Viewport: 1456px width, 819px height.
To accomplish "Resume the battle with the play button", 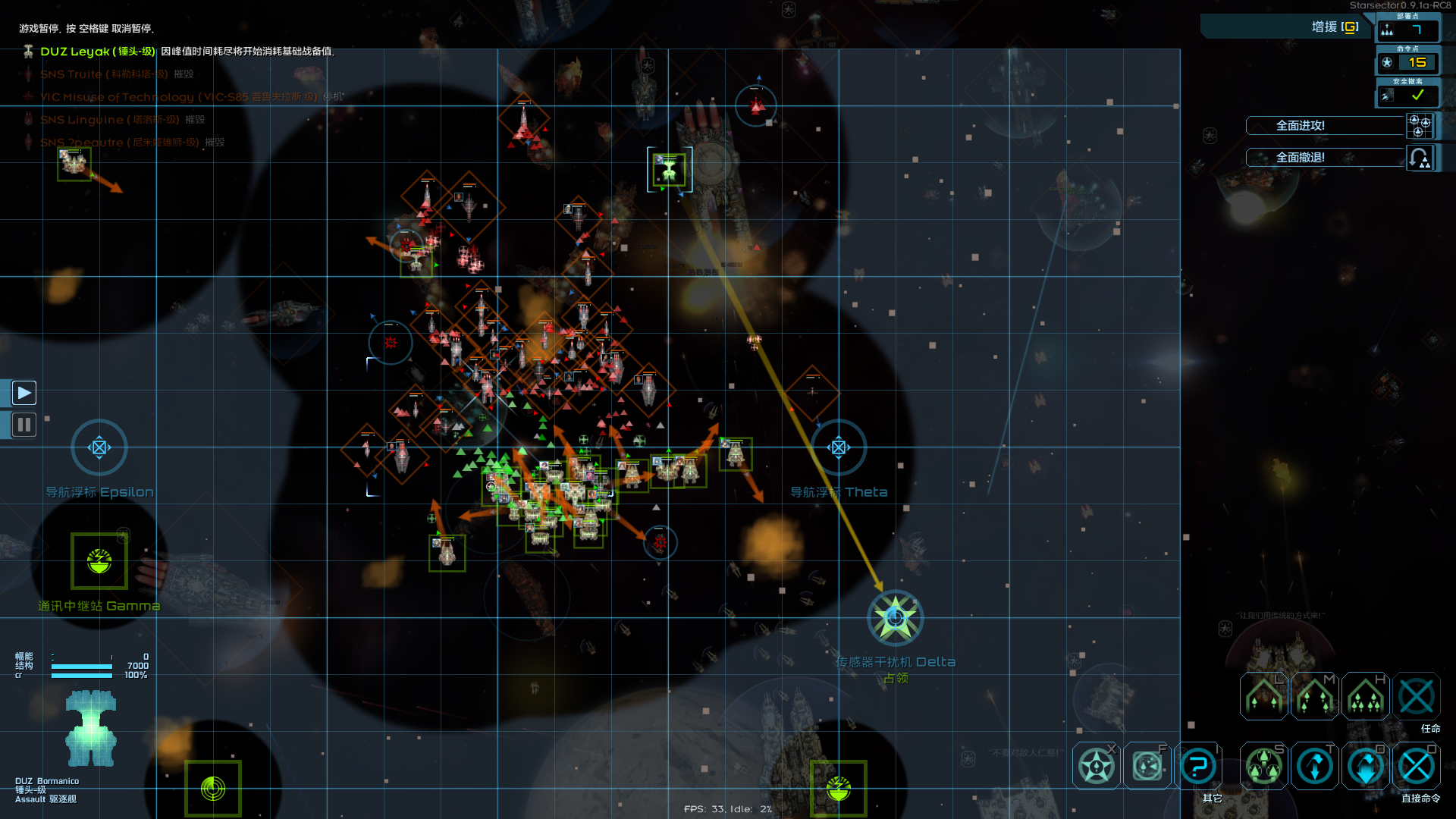I will click(24, 392).
